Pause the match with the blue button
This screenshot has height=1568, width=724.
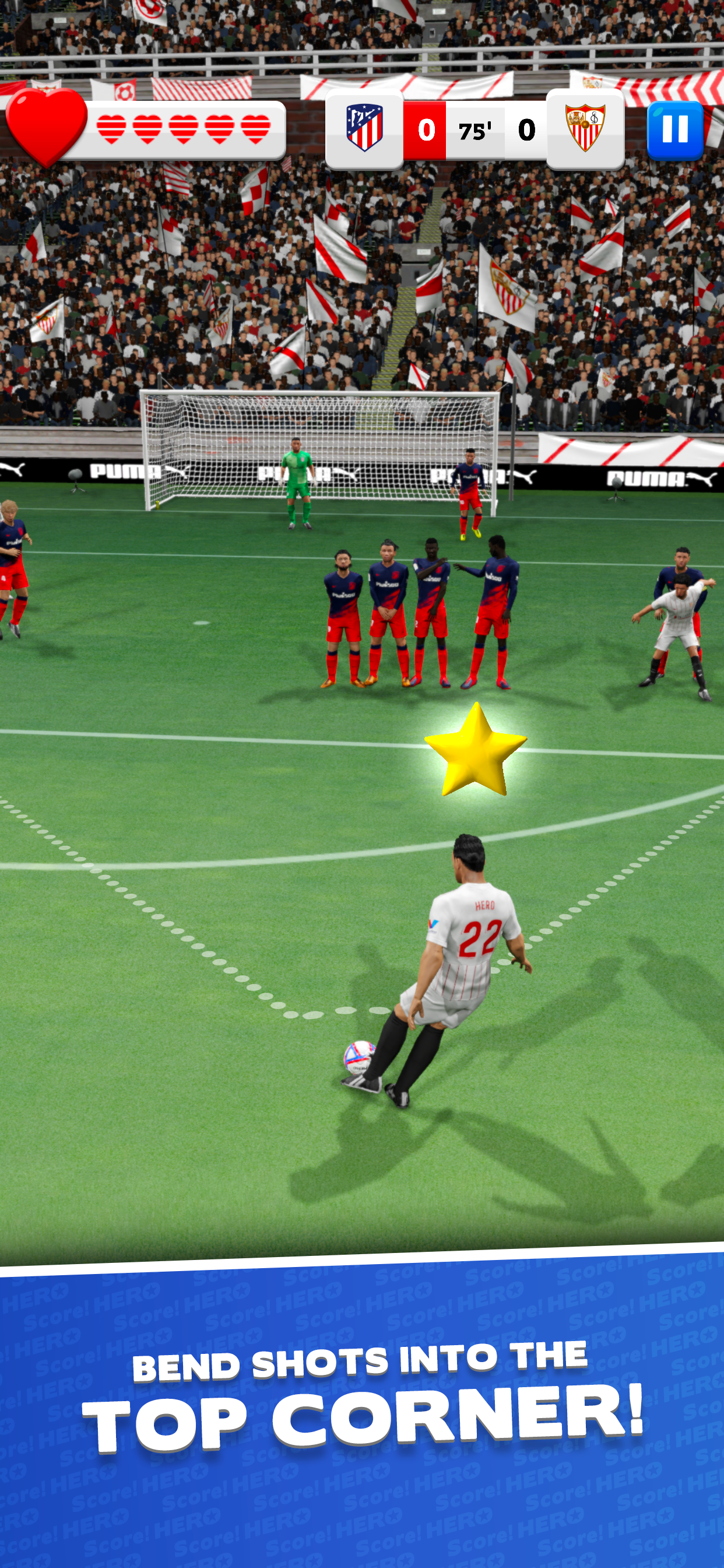[674, 130]
